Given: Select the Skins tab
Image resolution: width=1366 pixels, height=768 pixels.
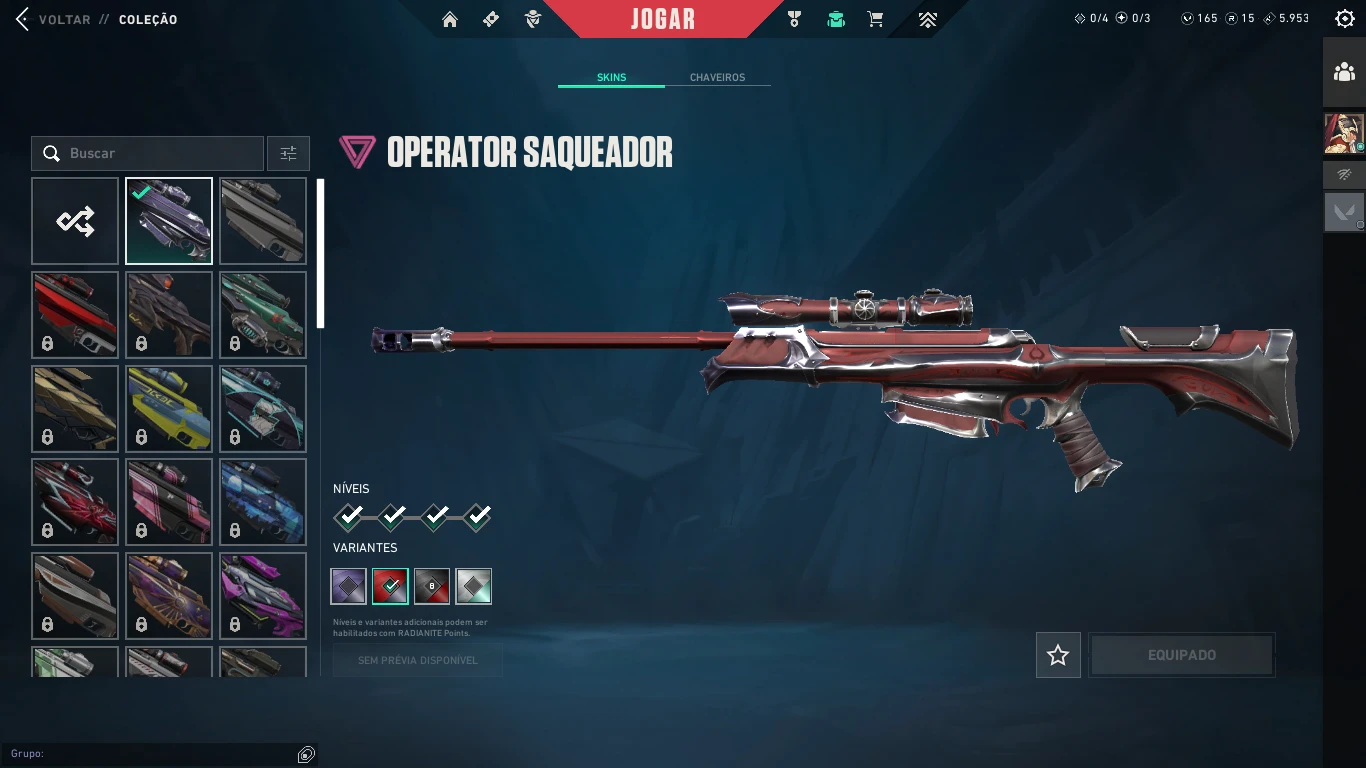Looking at the screenshot, I should pyautogui.click(x=611, y=77).
